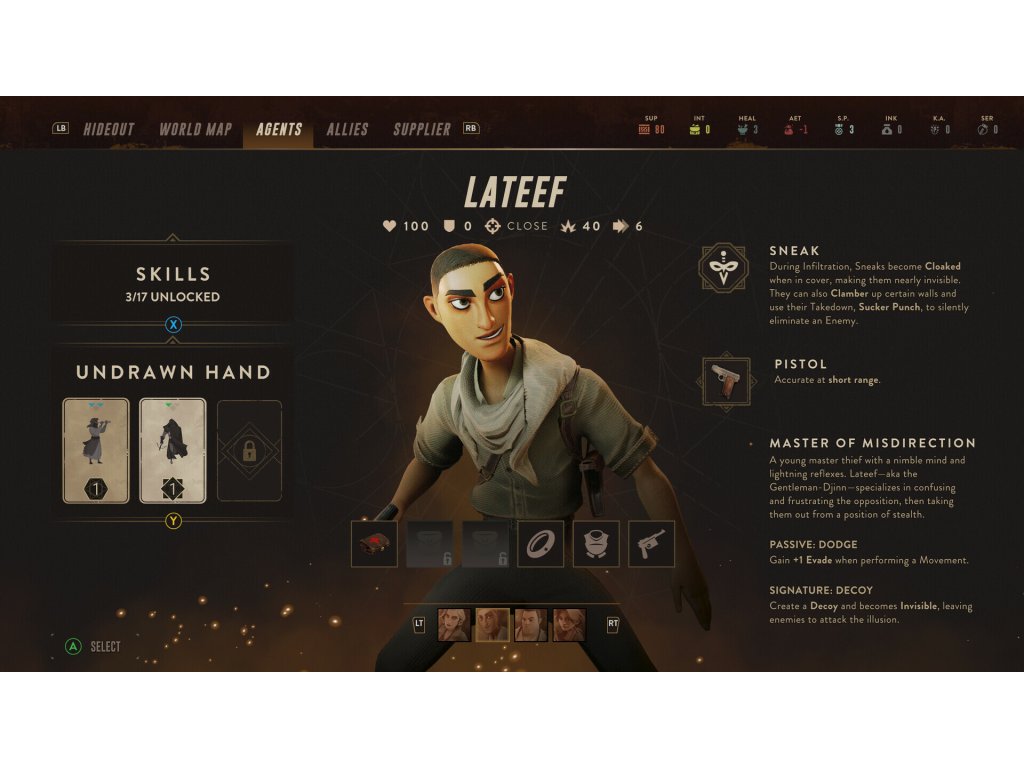1024x768 pixels.
Task: Choose the cloaked figure card
Action: pyautogui.click(x=173, y=450)
